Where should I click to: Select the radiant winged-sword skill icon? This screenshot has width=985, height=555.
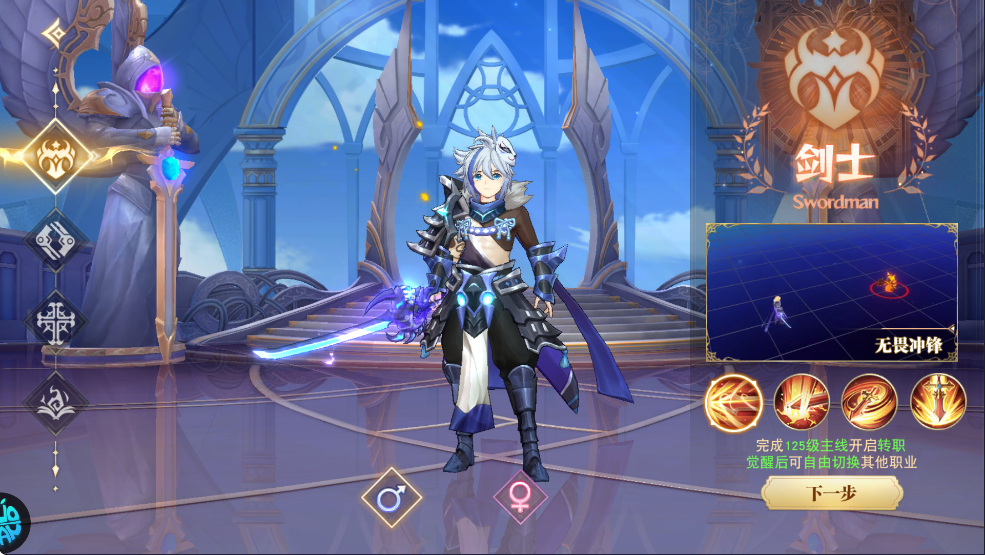point(937,402)
